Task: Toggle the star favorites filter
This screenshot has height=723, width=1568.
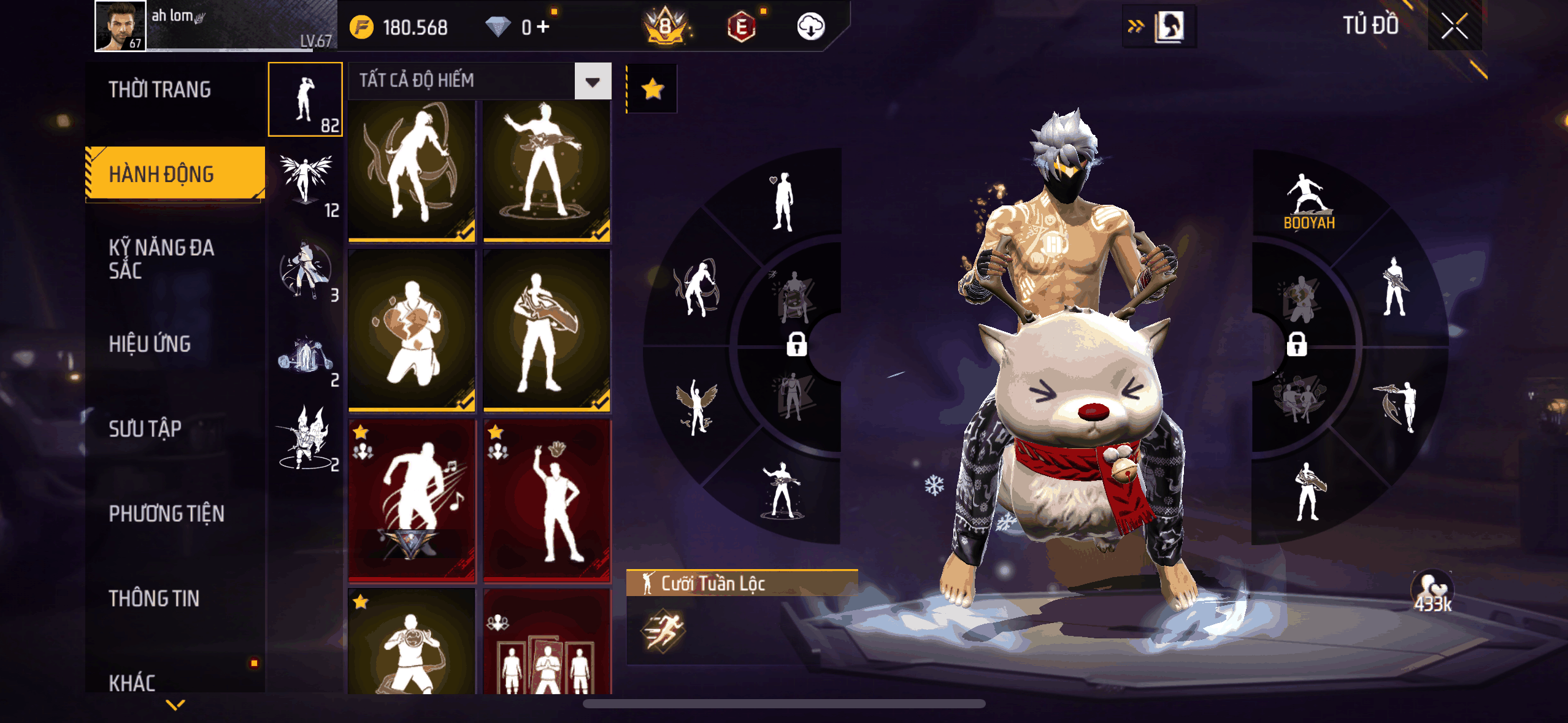Action: point(652,90)
